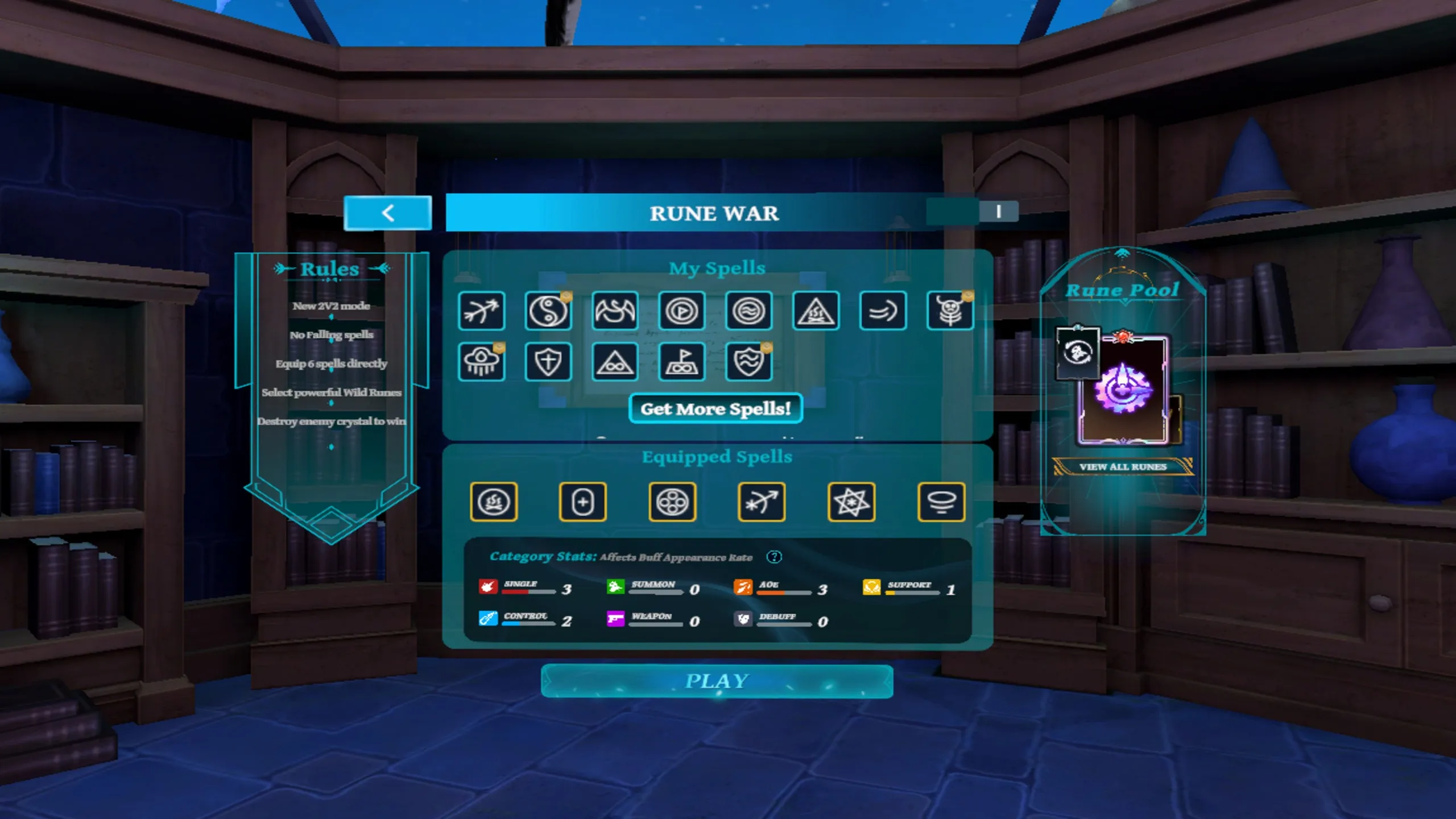
Task: Pick the yin-yang spell from My Spells
Action: [548, 311]
